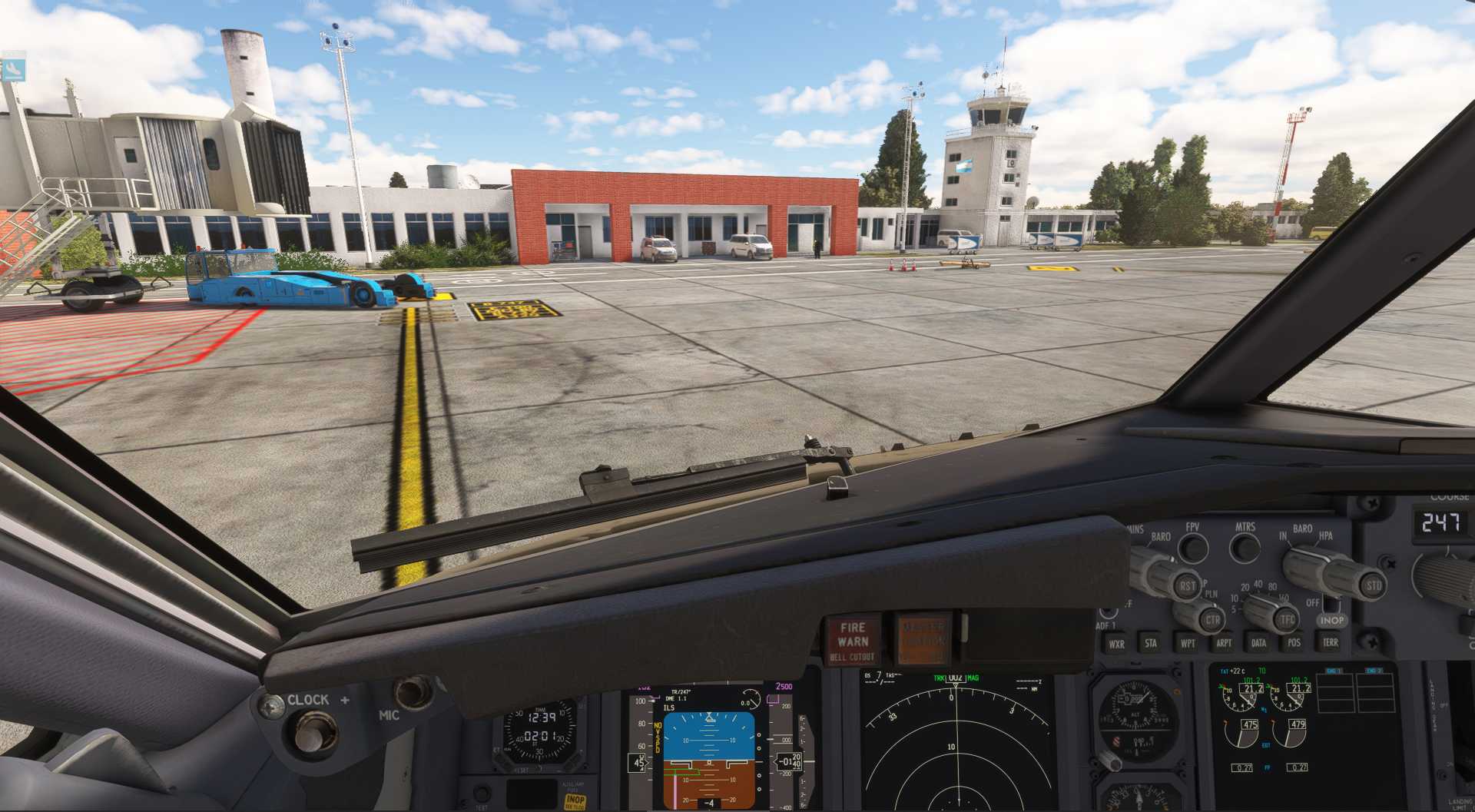Reset the Master Caution light

[x=923, y=638]
